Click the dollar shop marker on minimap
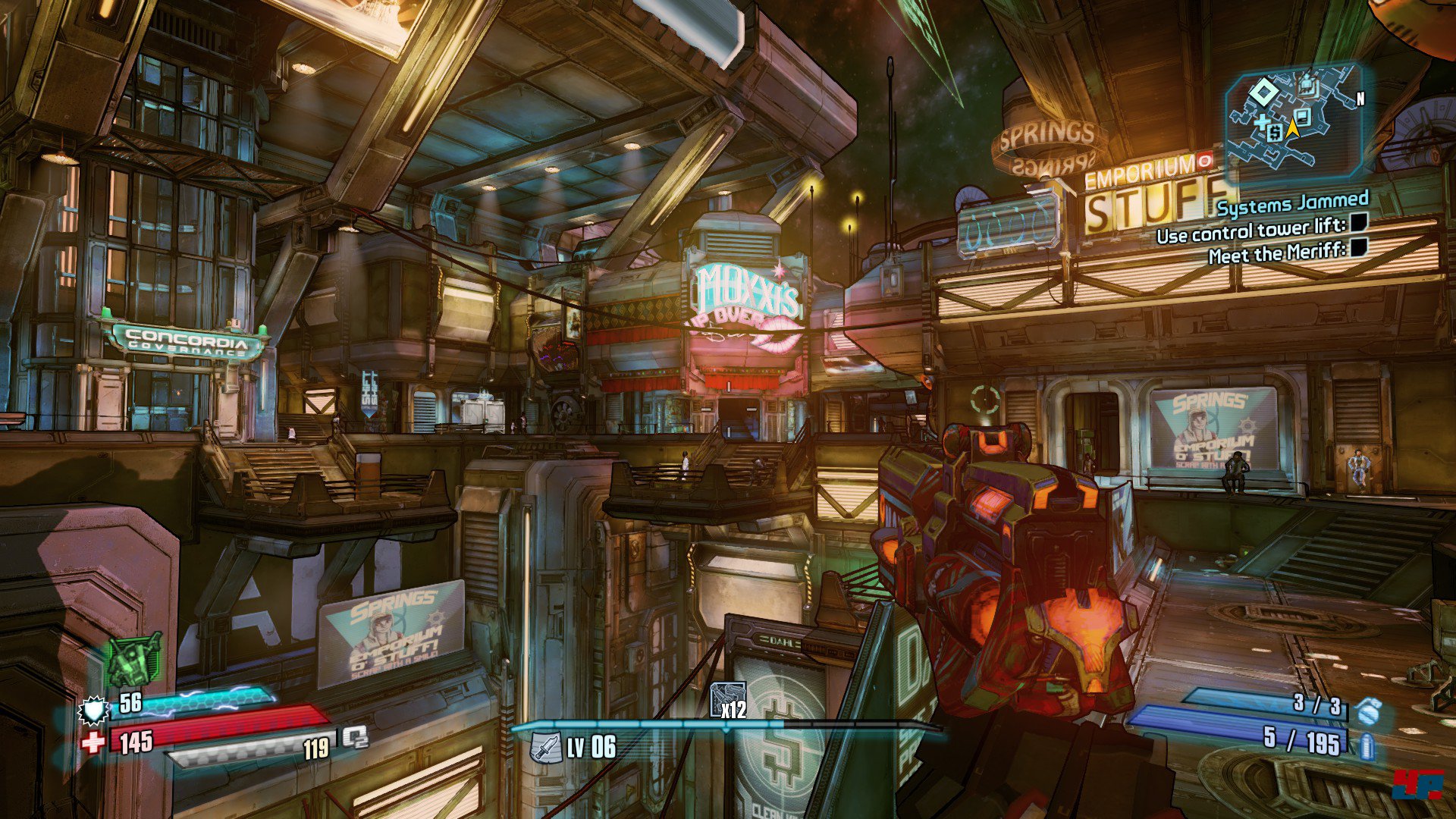 [x=1275, y=133]
